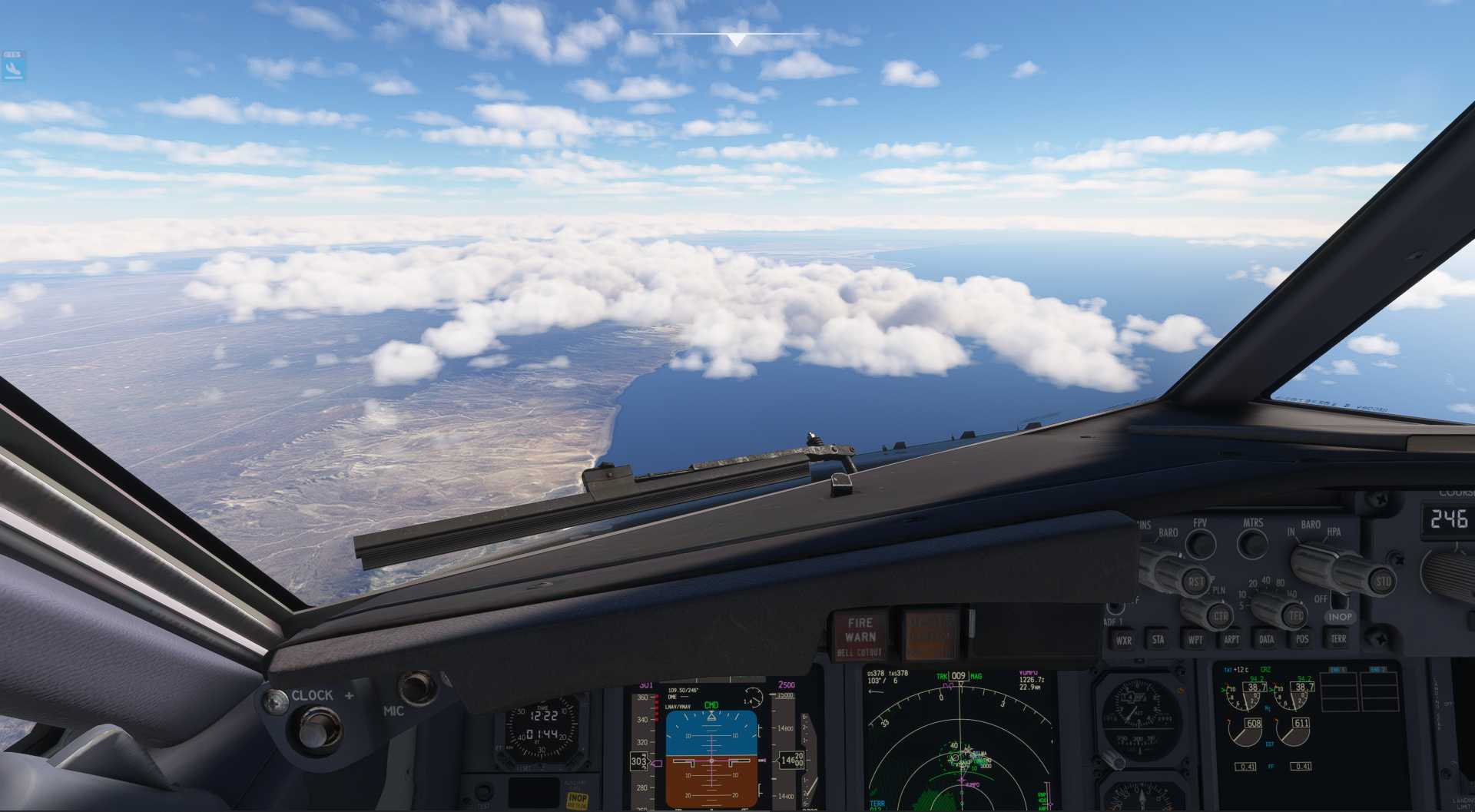Toggle the TERR terrain map button

click(1338, 638)
